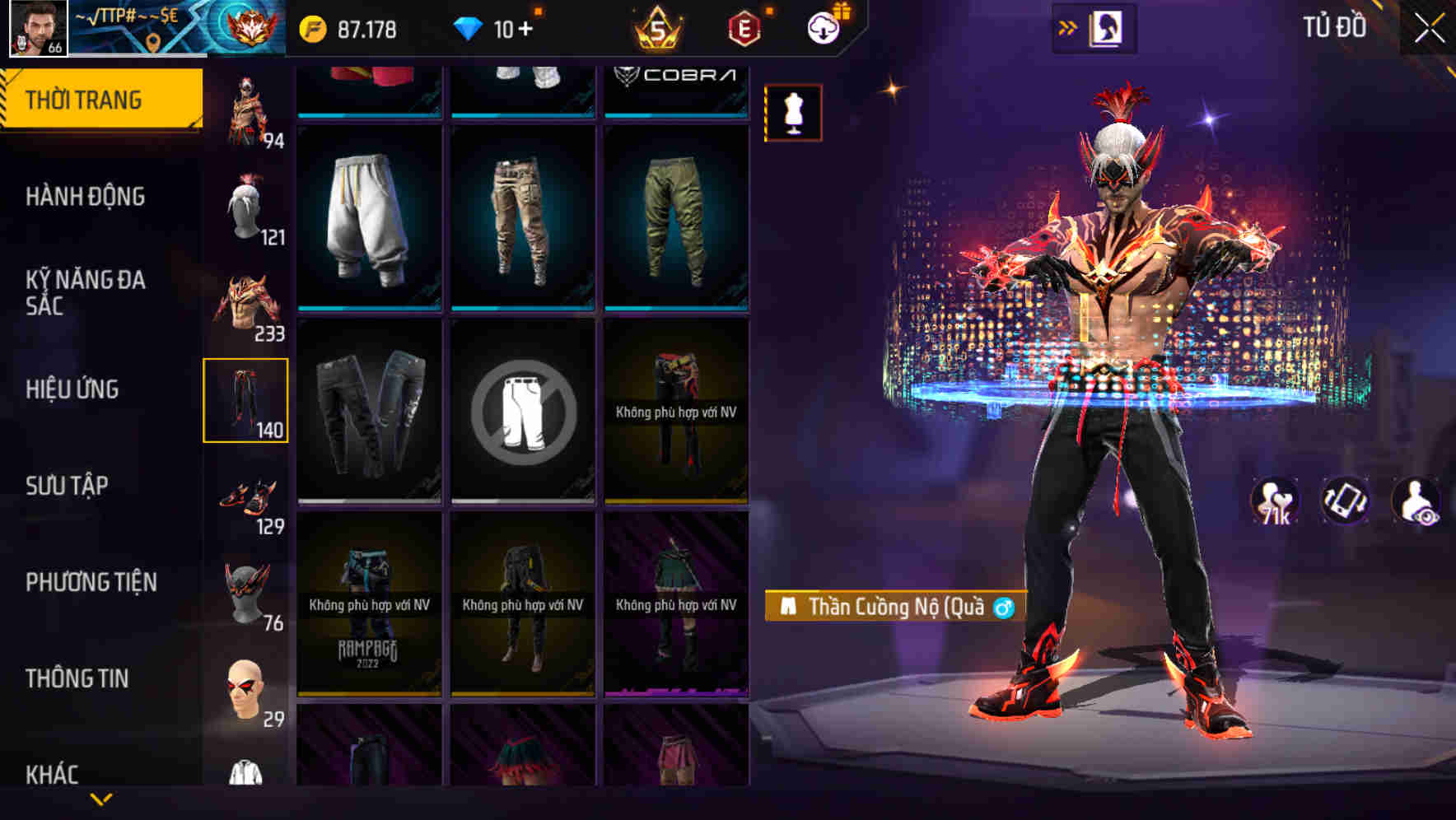Image resolution: width=1456 pixels, height=820 pixels.
Task: Select the pants category thumbnail showing 140
Action: [246, 402]
